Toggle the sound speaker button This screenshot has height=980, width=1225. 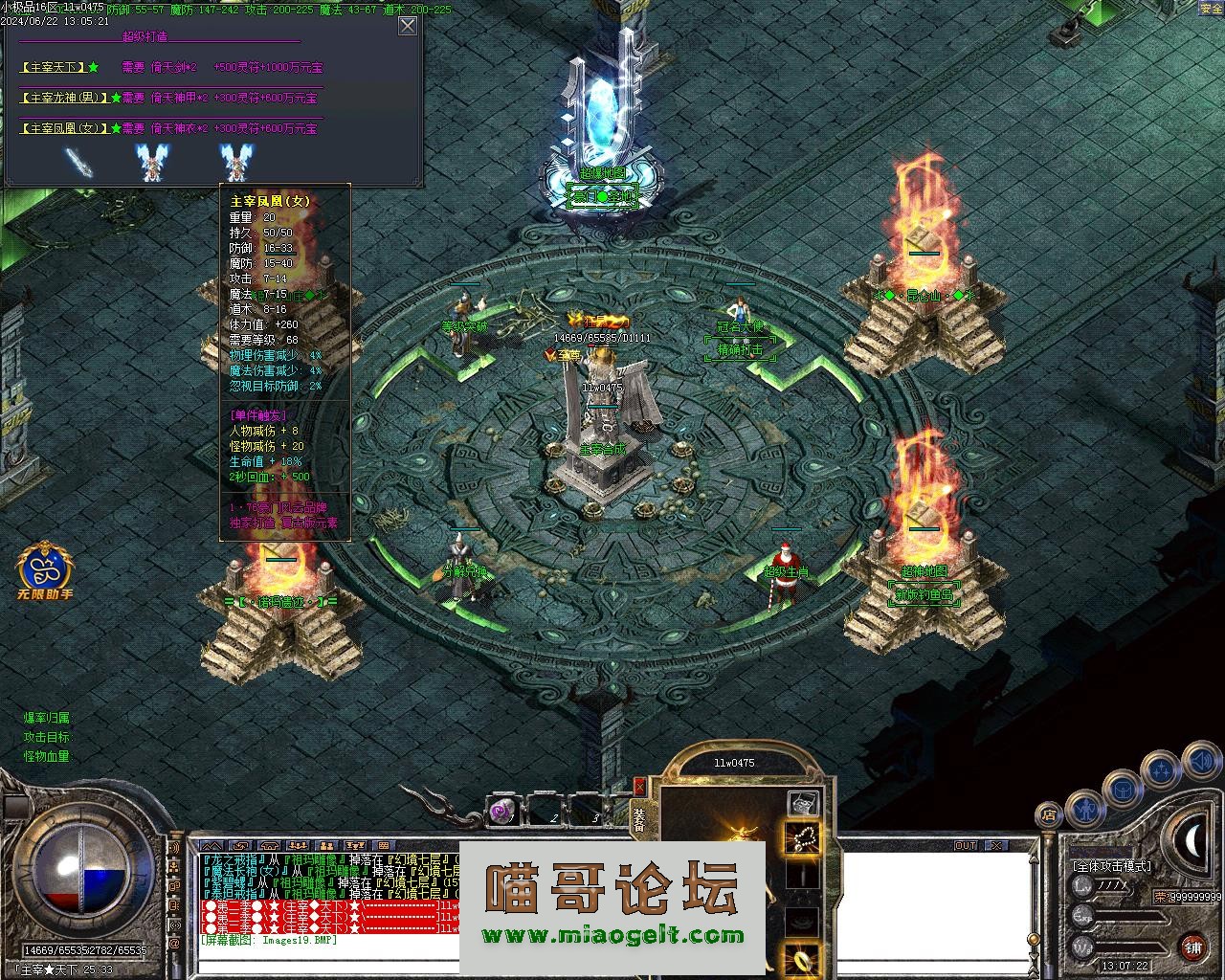point(1201,763)
